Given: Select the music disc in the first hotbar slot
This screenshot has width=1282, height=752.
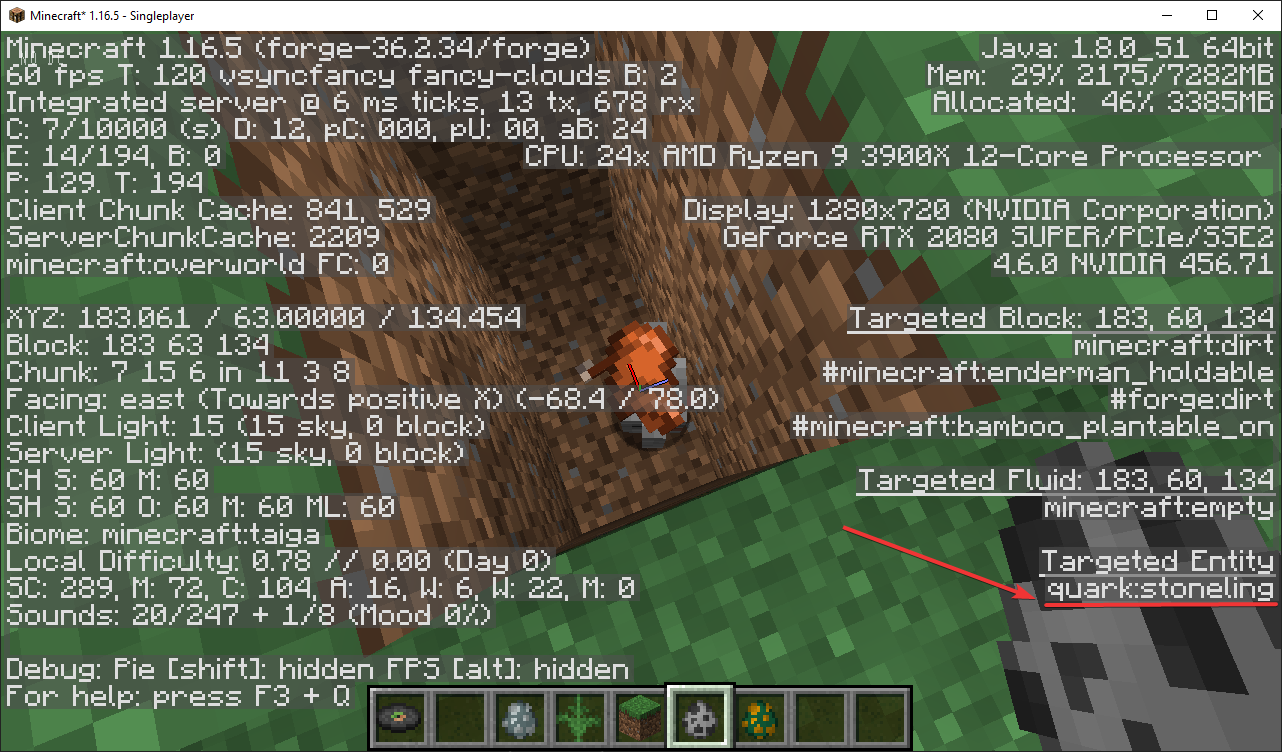Looking at the screenshot, I should tap(400, 718).
